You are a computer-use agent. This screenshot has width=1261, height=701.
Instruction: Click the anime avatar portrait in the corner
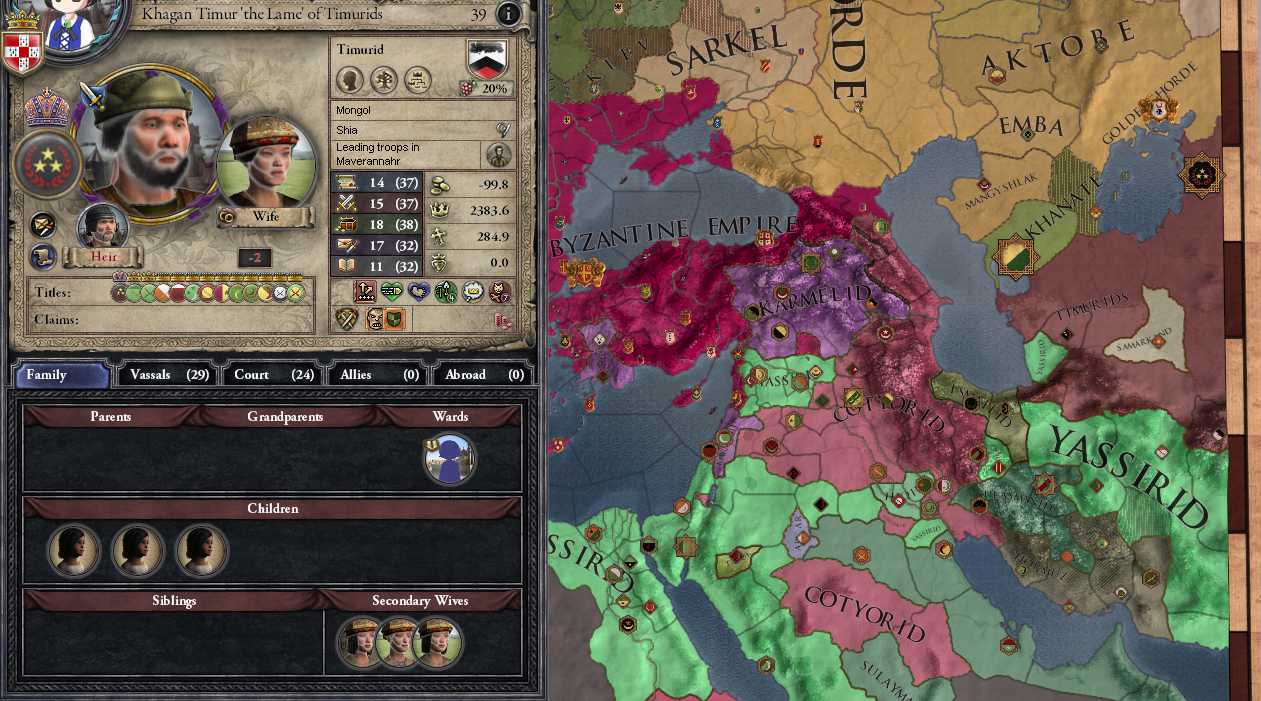click(68, 22)
